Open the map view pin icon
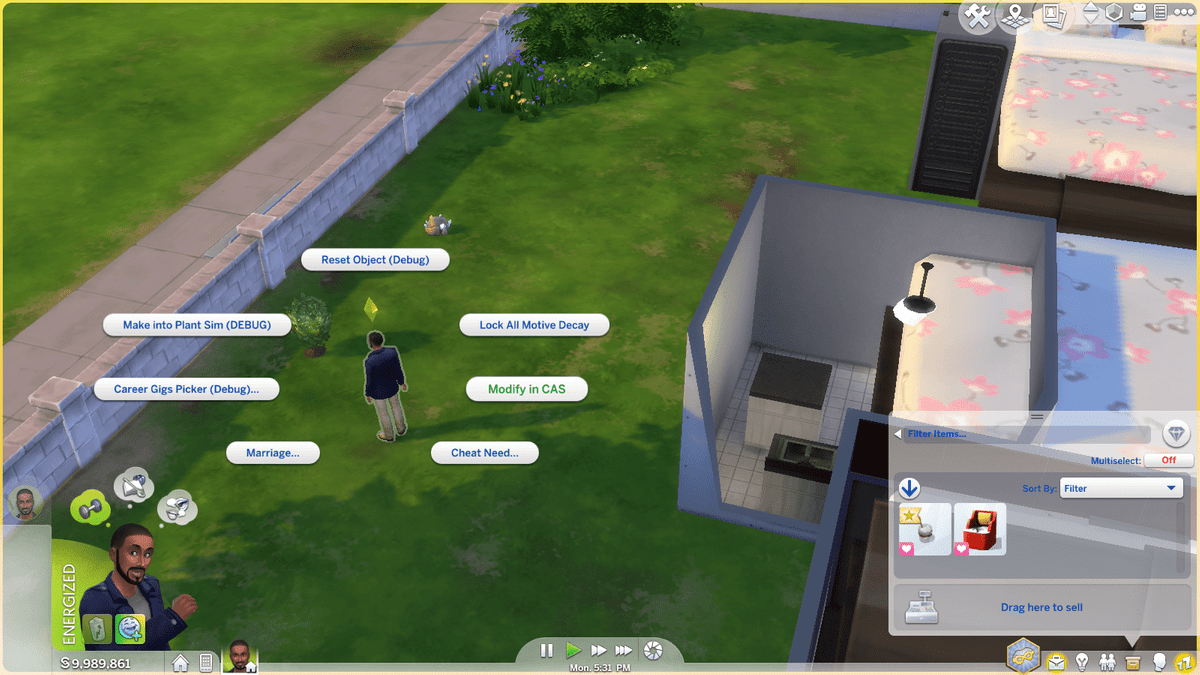This screenshot has height=675, width=1200. 1016,15
